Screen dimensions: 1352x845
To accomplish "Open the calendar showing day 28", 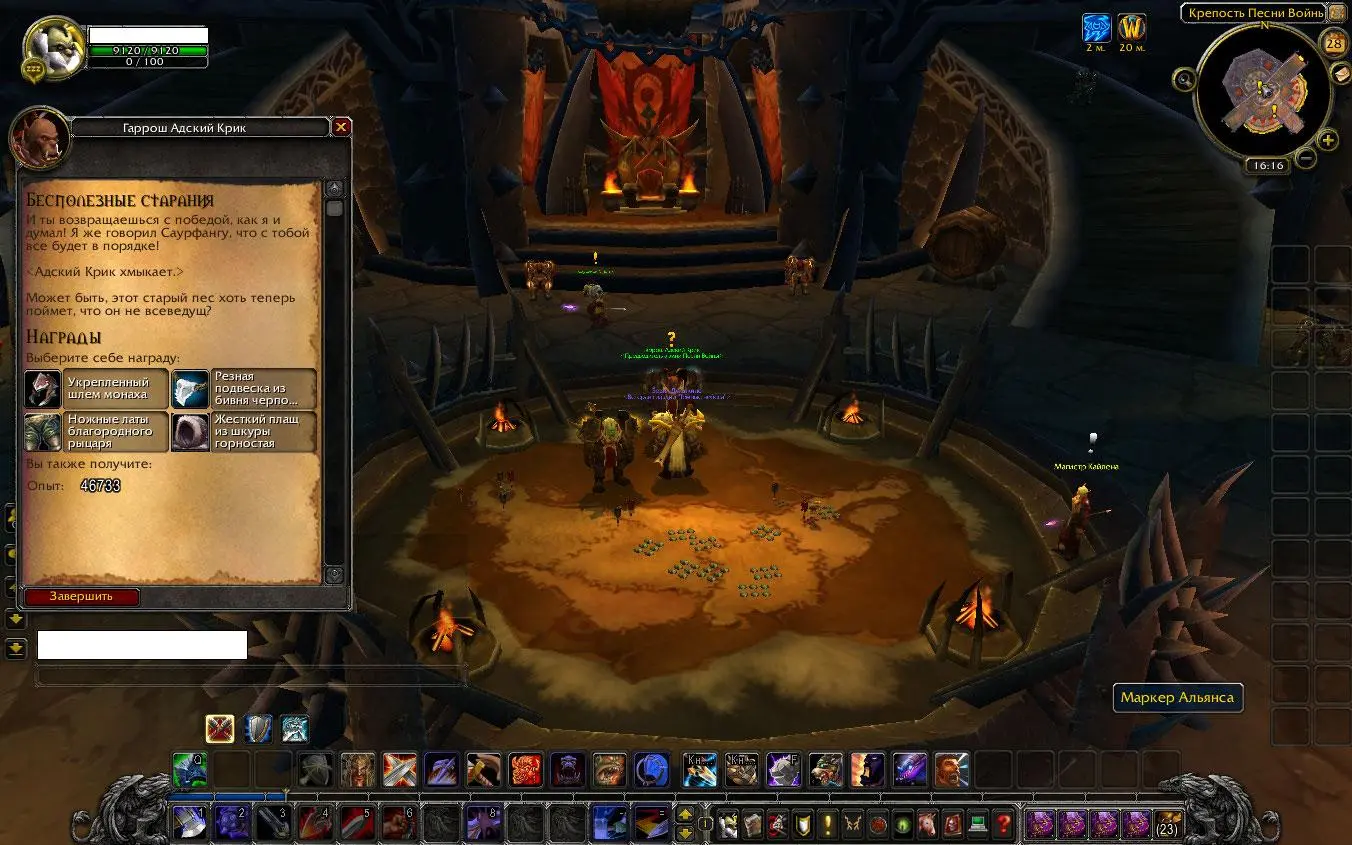I will click(x=1334, y=43).
